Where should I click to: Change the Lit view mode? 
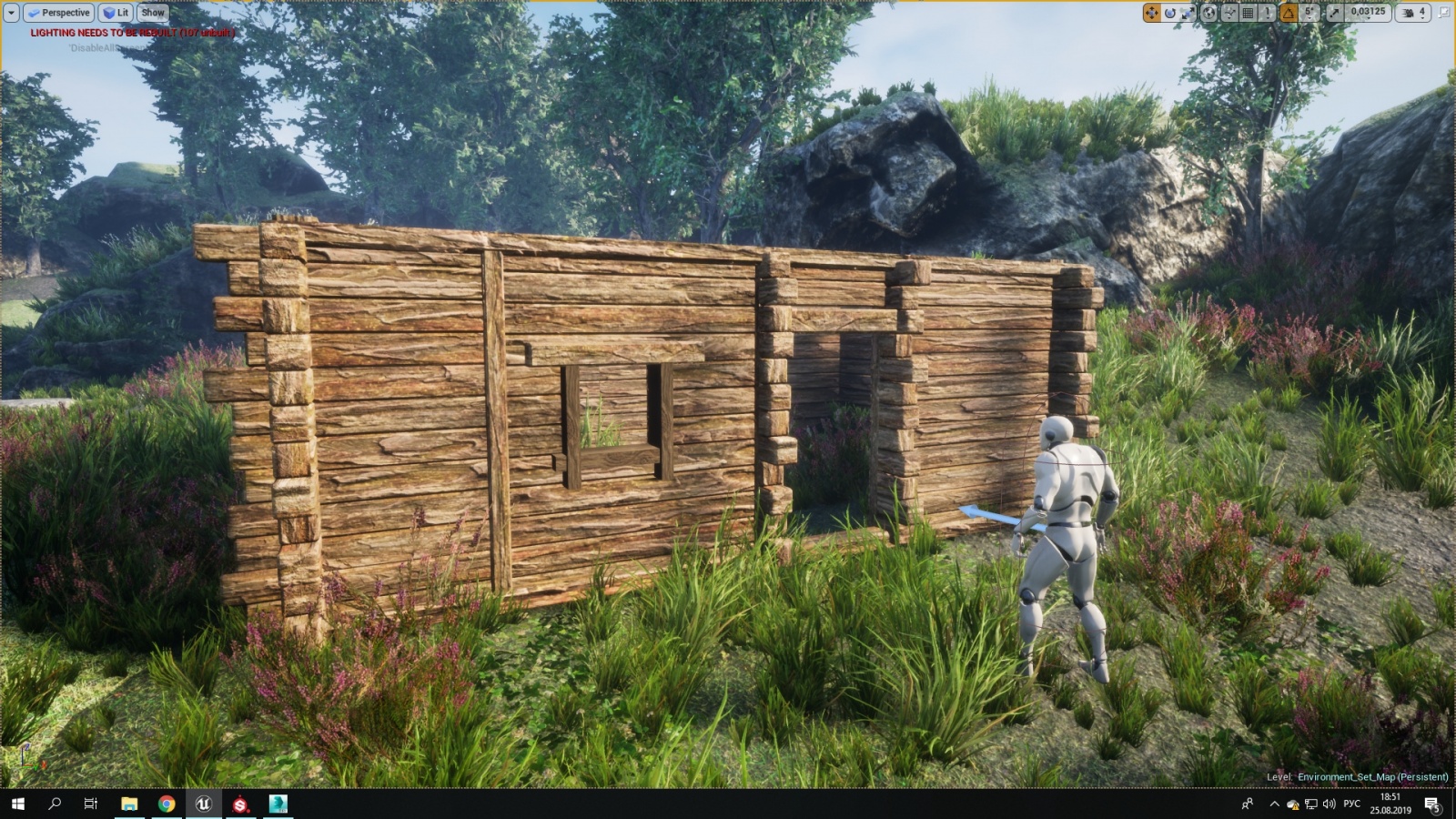tap(116, 13)
